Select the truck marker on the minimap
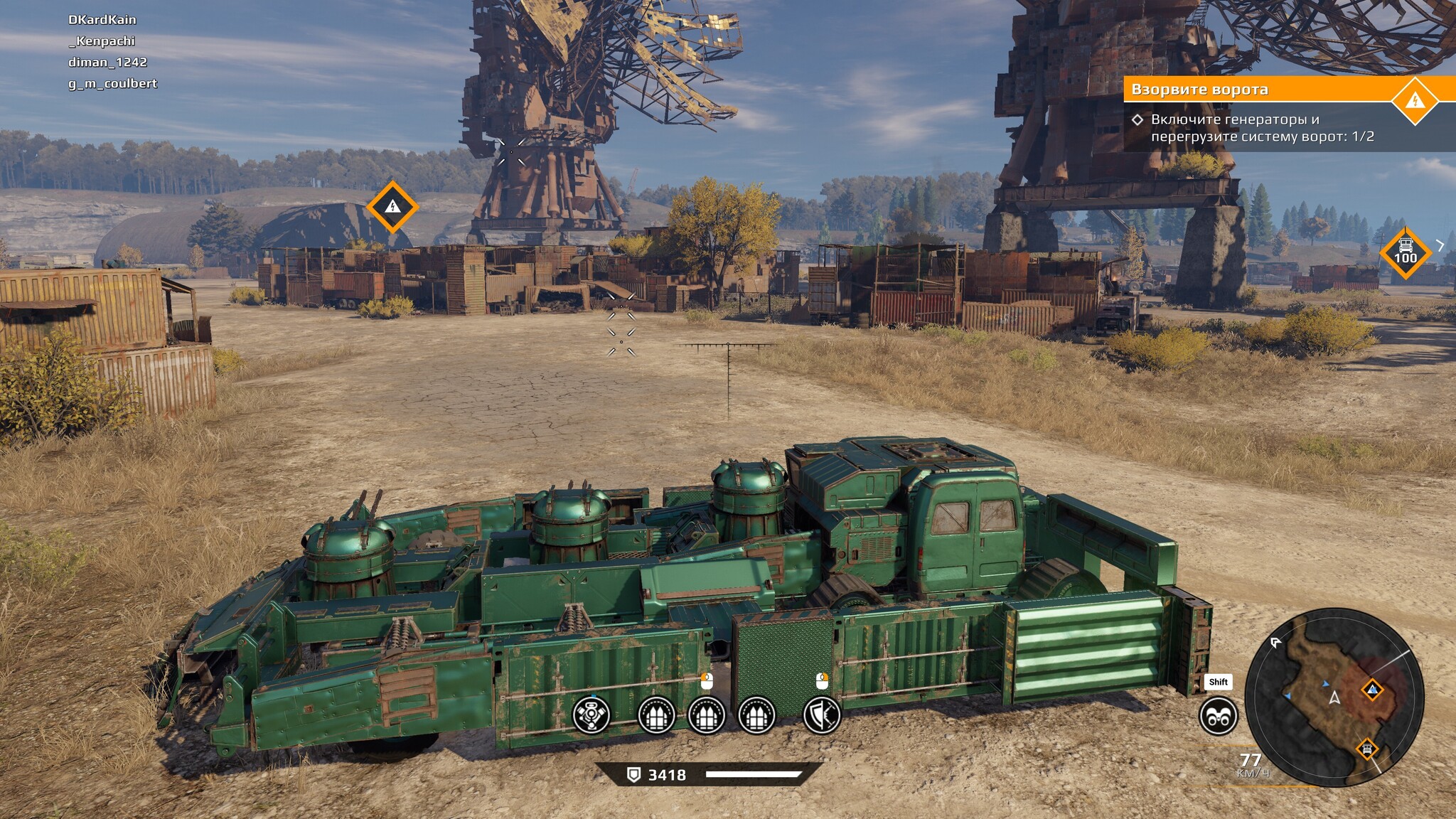Screen dimensions: 1456x819 [x=1366, y=749]
